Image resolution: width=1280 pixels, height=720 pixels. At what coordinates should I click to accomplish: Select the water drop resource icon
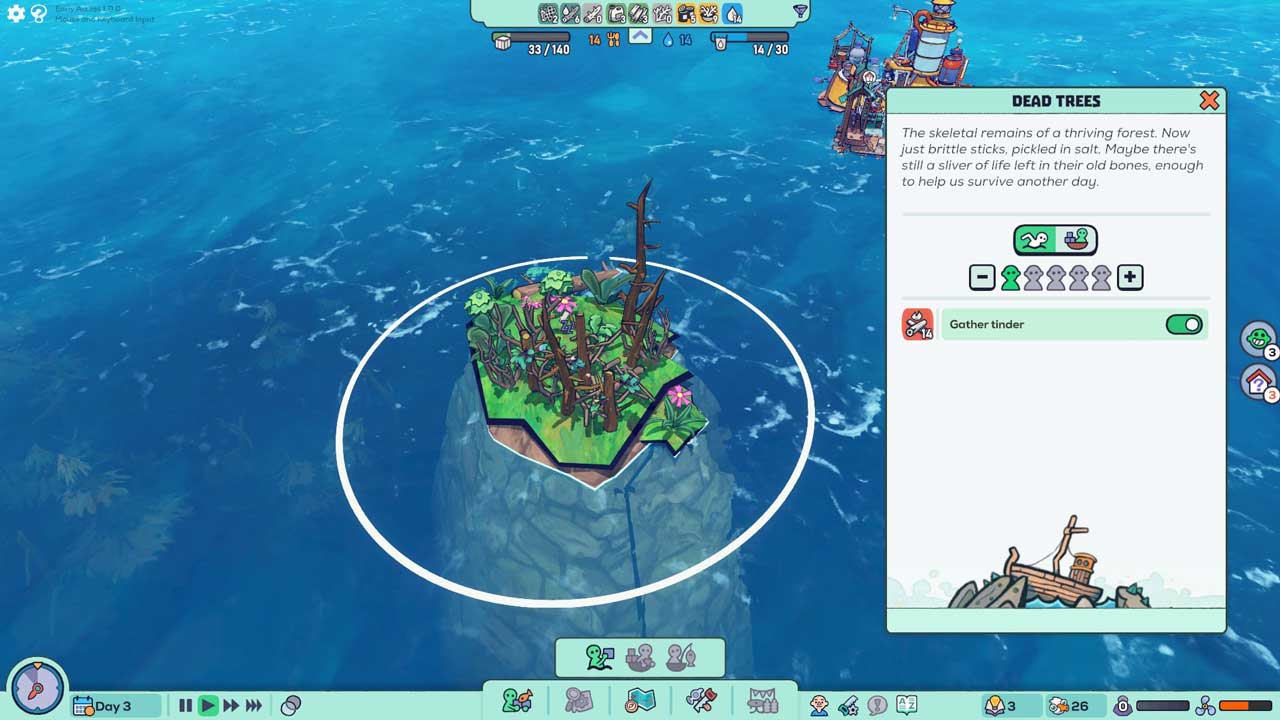click(733, 13)
